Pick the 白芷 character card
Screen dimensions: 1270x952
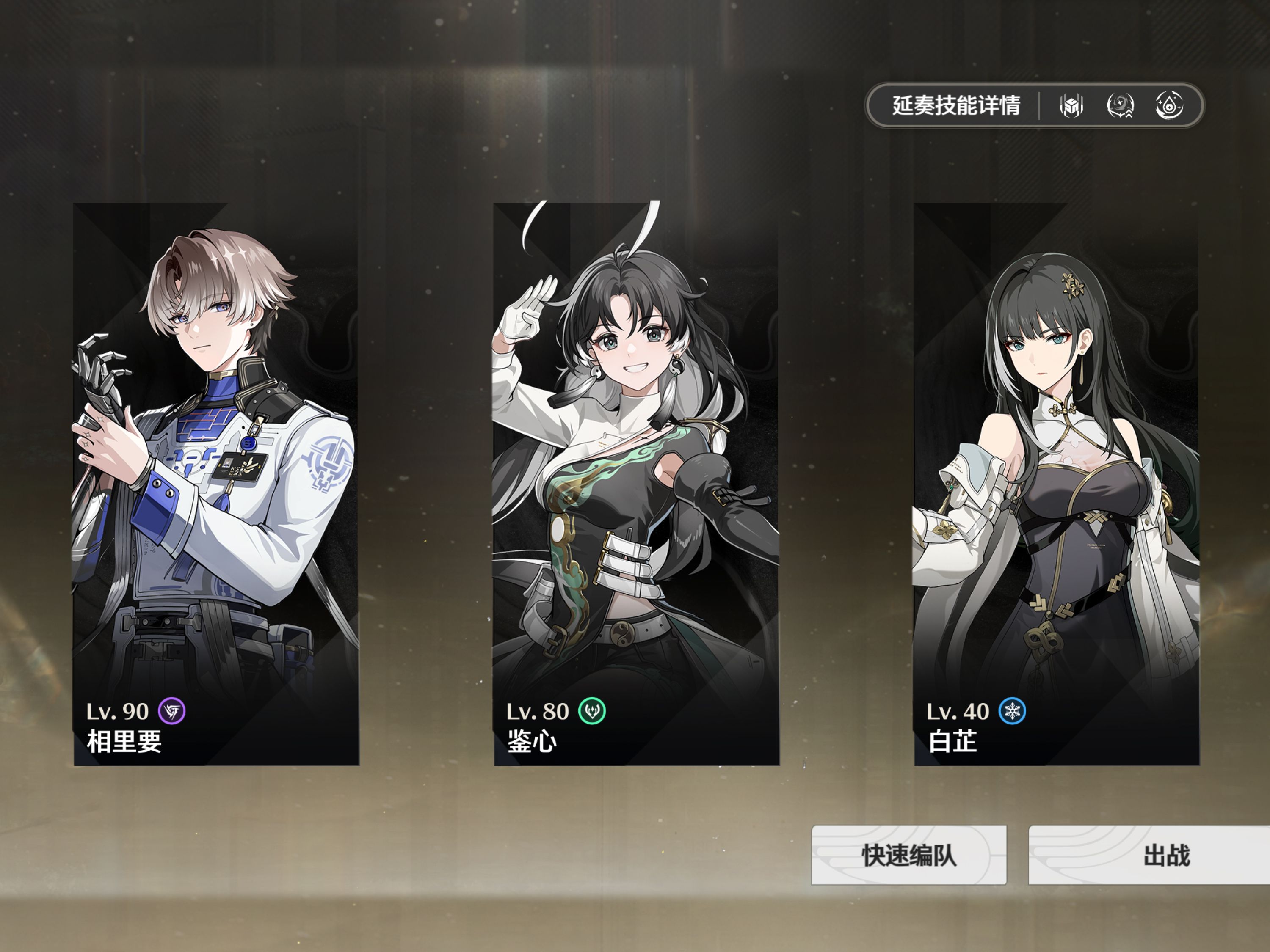tap(1056, 484)
